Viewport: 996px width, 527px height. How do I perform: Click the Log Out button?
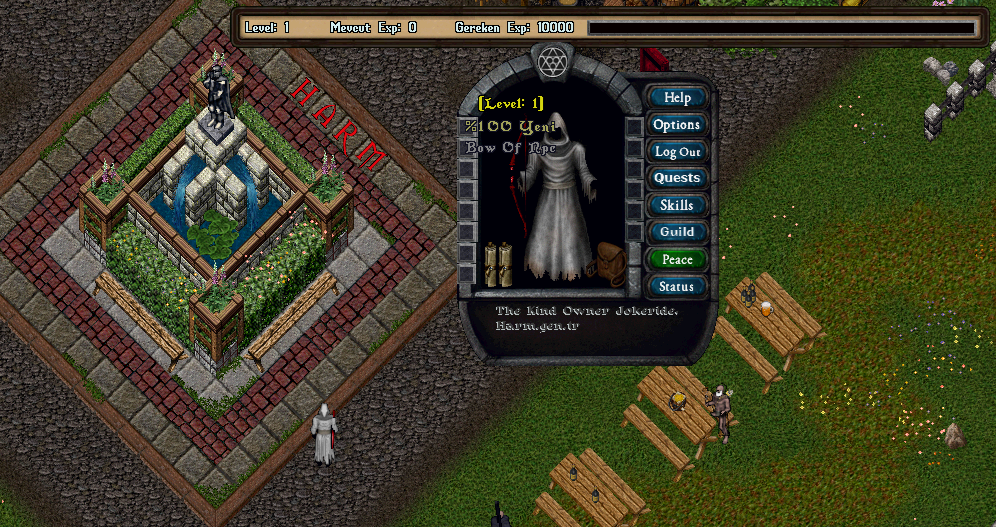[x=677, y=152]
